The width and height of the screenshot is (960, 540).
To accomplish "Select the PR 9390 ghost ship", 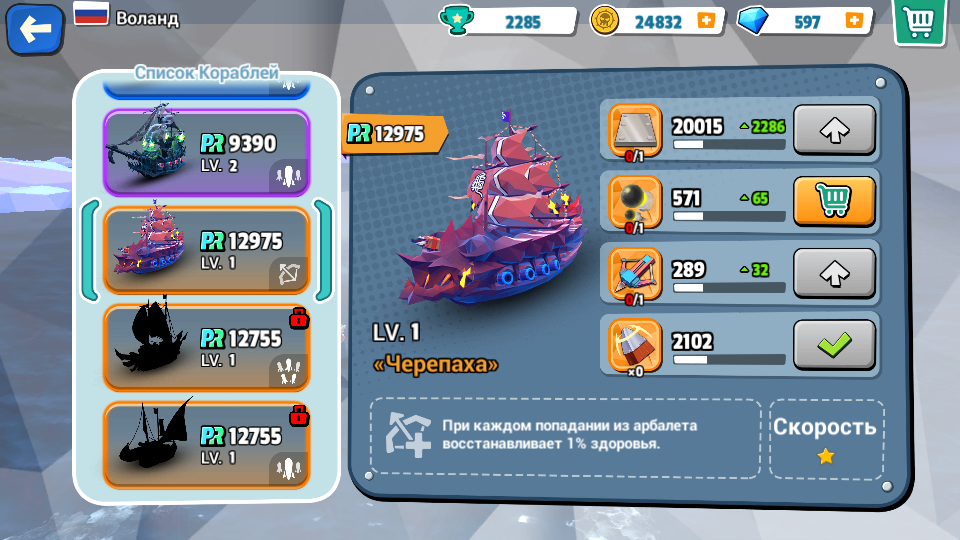I will pos(206,152).
